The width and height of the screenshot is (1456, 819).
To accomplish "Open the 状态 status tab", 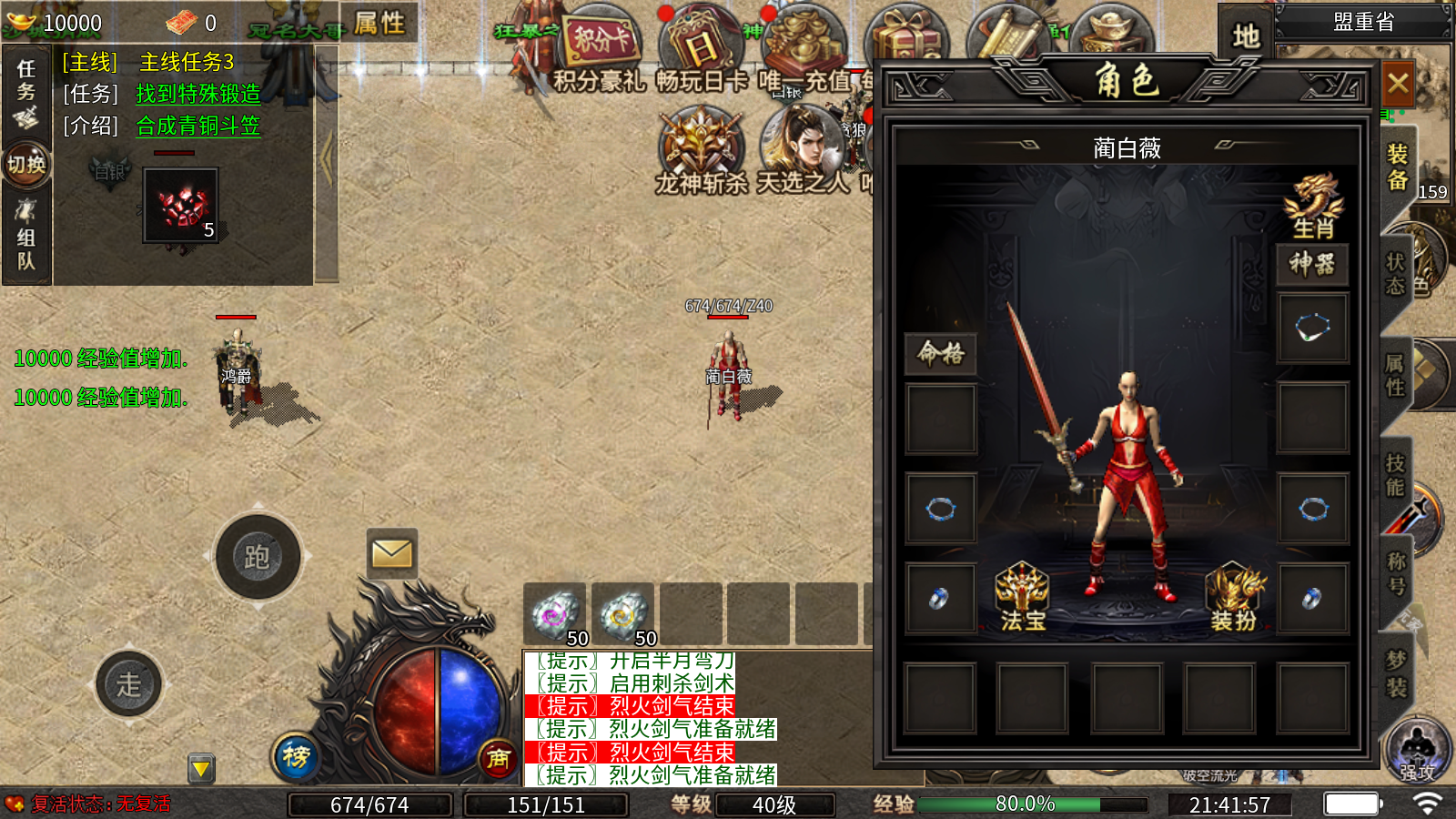I will click(1395, 274).
